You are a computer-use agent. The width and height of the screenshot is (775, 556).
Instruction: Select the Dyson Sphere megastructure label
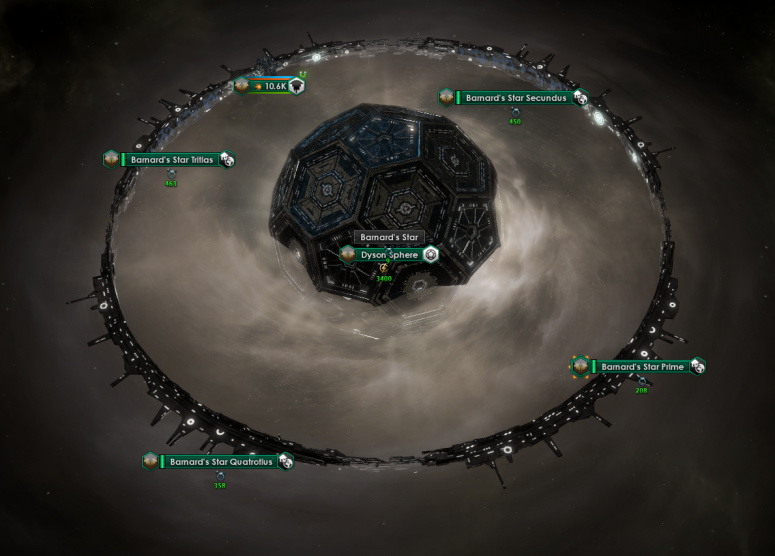(389, 255)
